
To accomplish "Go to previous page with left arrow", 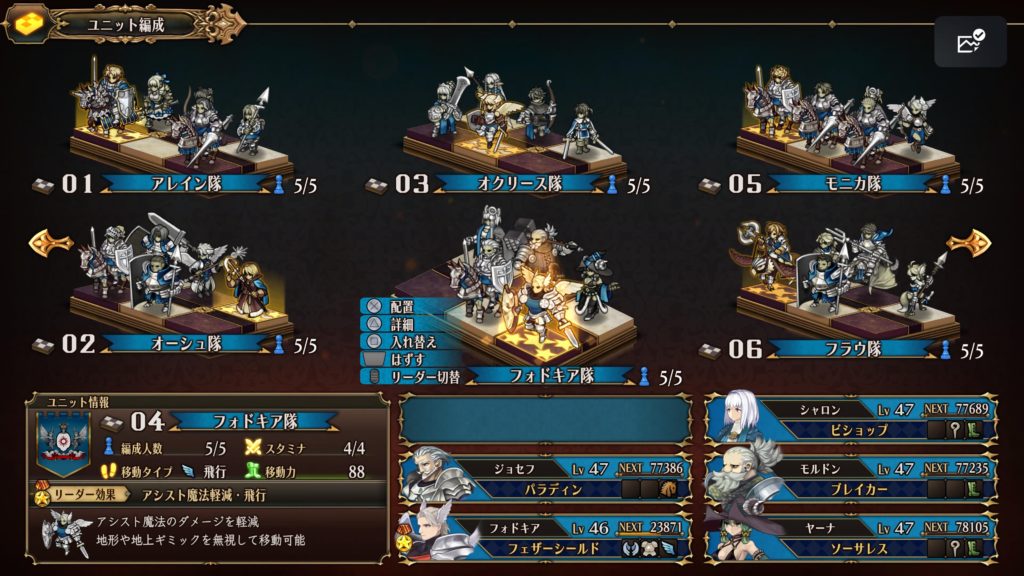I will pyautogui.click(x=50, y=241).
